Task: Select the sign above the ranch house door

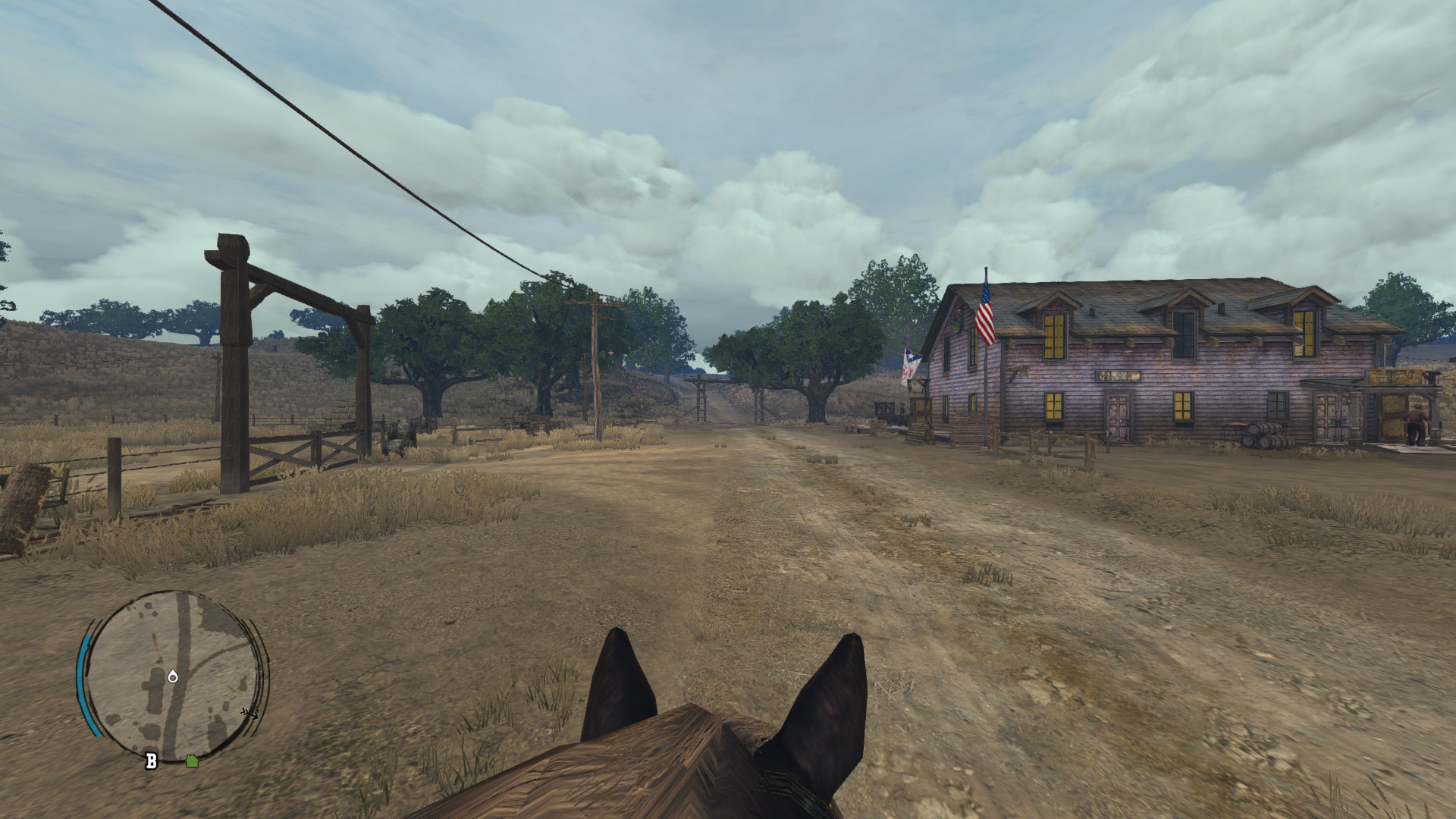Action: (1118, 376)
